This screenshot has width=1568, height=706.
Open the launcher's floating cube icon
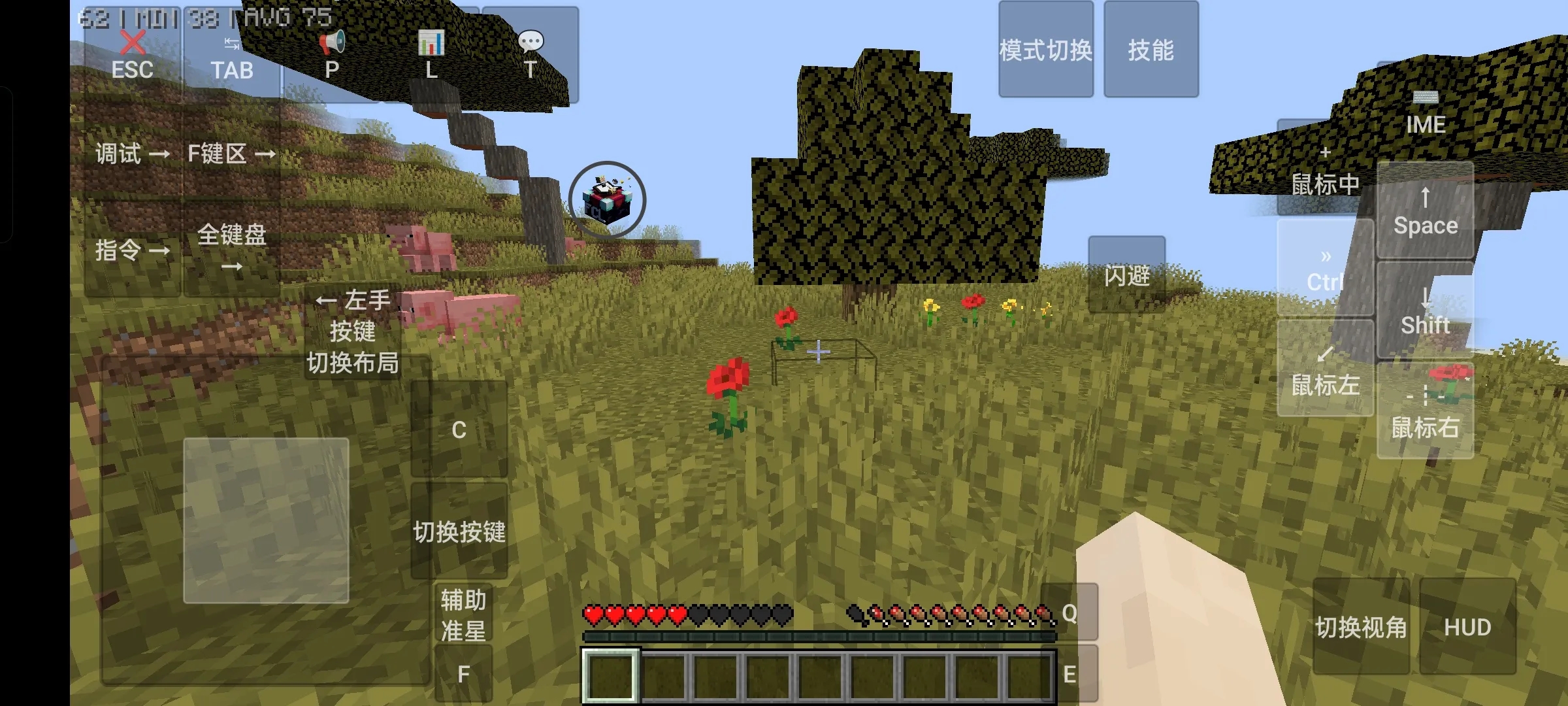[607, 200]
